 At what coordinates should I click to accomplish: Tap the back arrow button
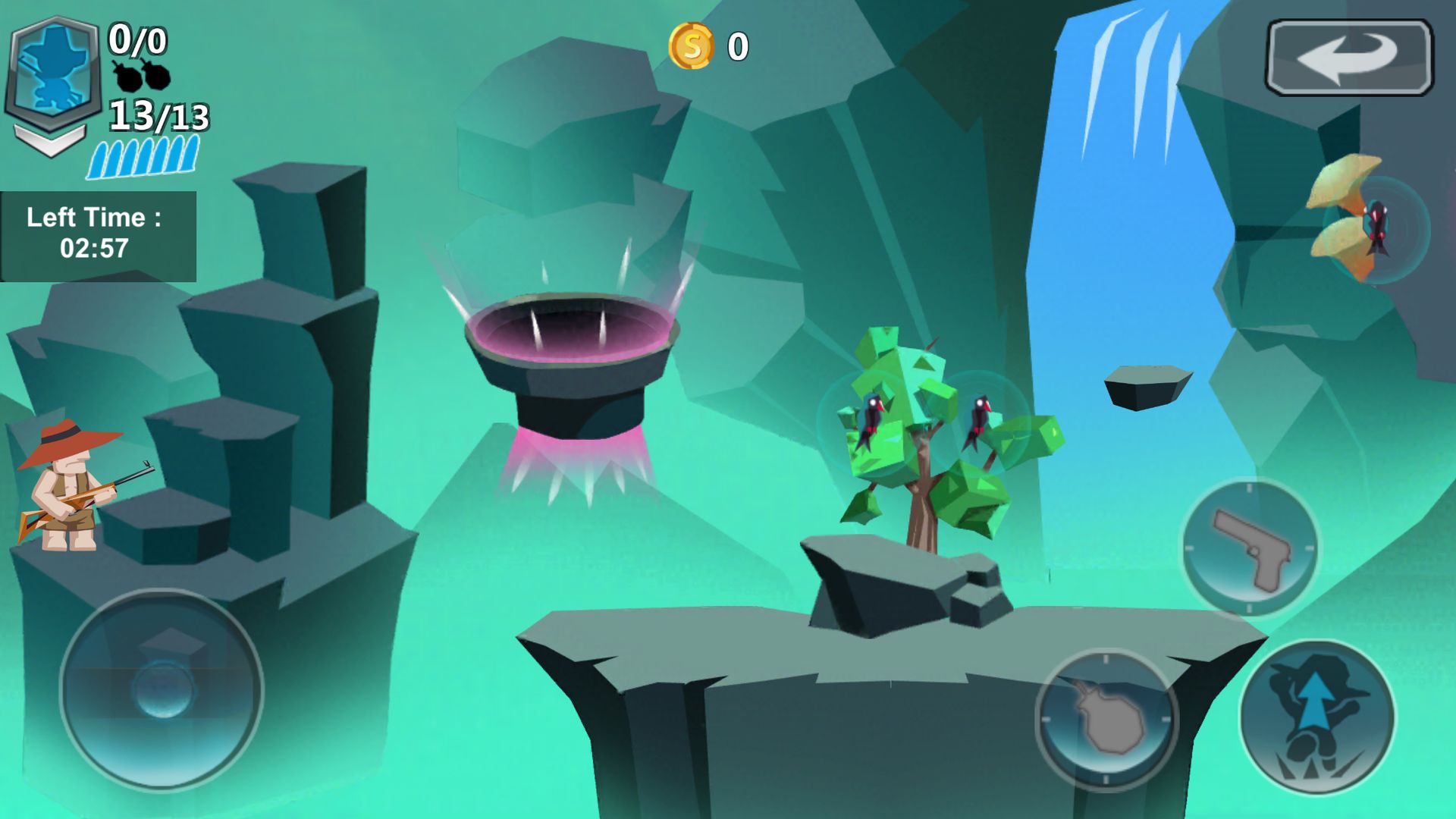(x=1349, y=58)
